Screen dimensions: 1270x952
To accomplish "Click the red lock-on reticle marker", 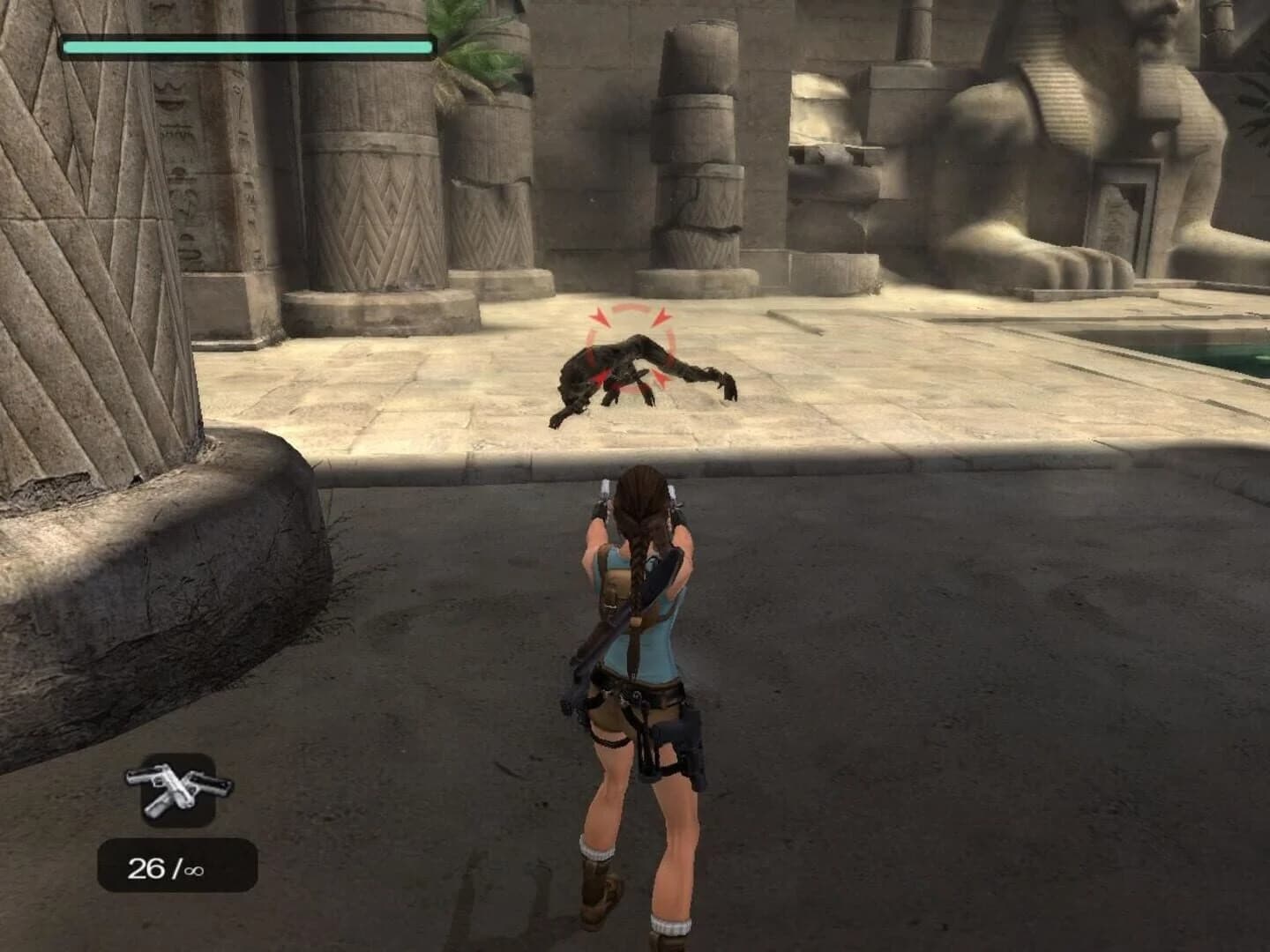I will 626,348.
